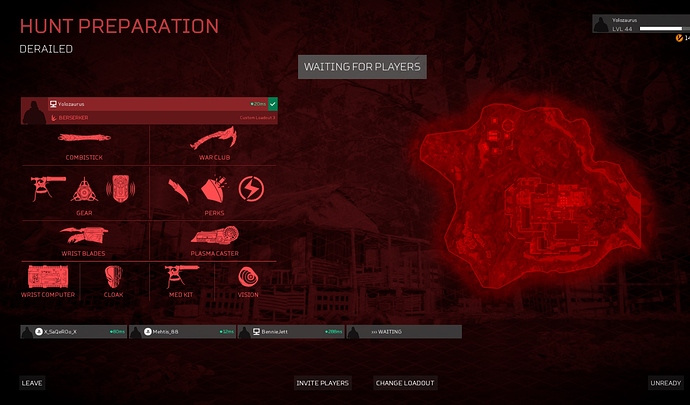Toggle the Unready button
Image resolution: width=690 pixels, height=405 pixels.
665,383
